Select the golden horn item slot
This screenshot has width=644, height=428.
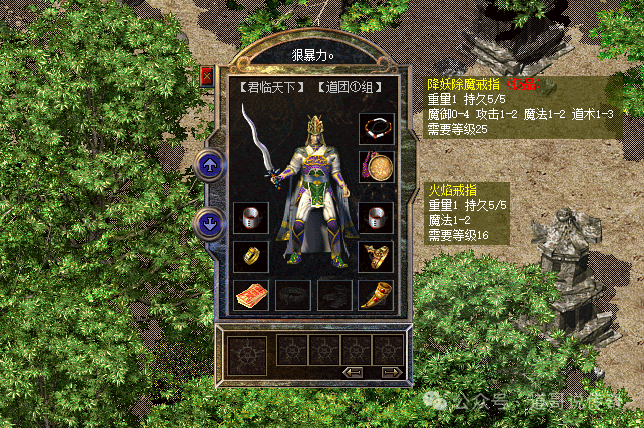[x=376, y=294]
